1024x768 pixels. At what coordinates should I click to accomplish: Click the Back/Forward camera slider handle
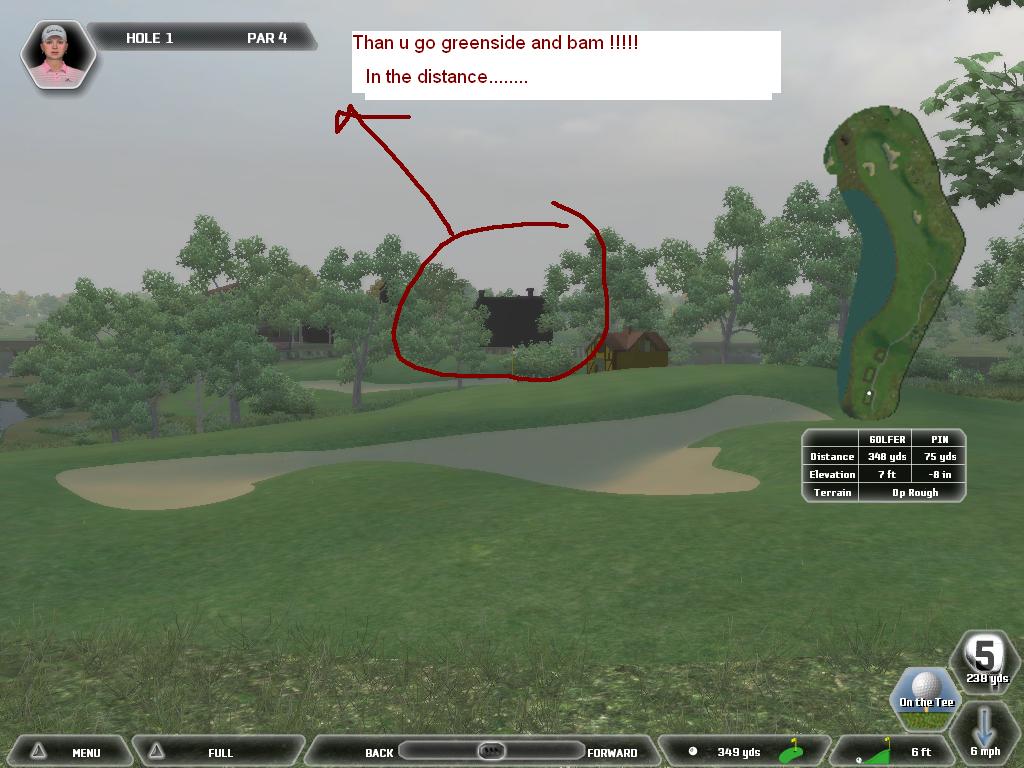pos(491,751)
